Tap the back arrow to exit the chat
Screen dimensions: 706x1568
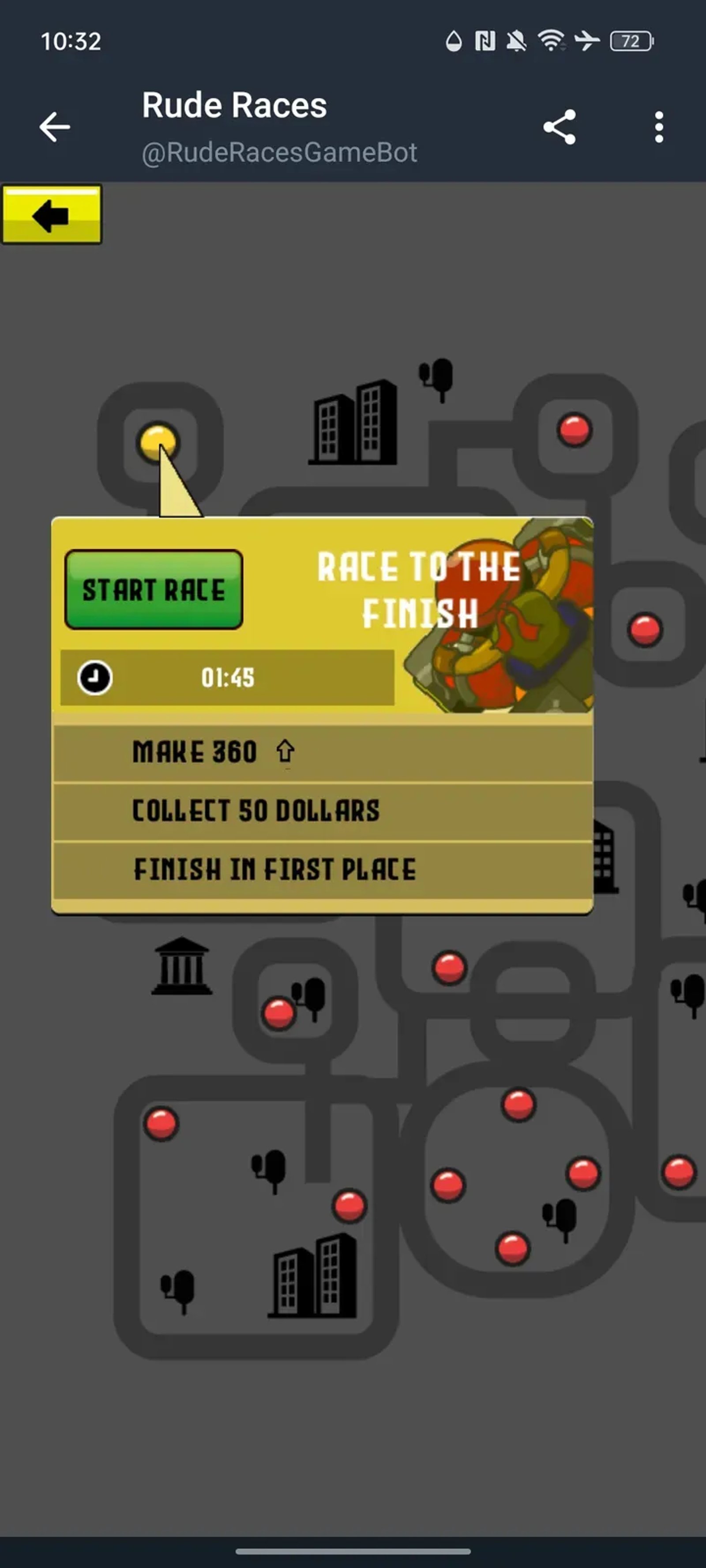[x=54, y=127]
